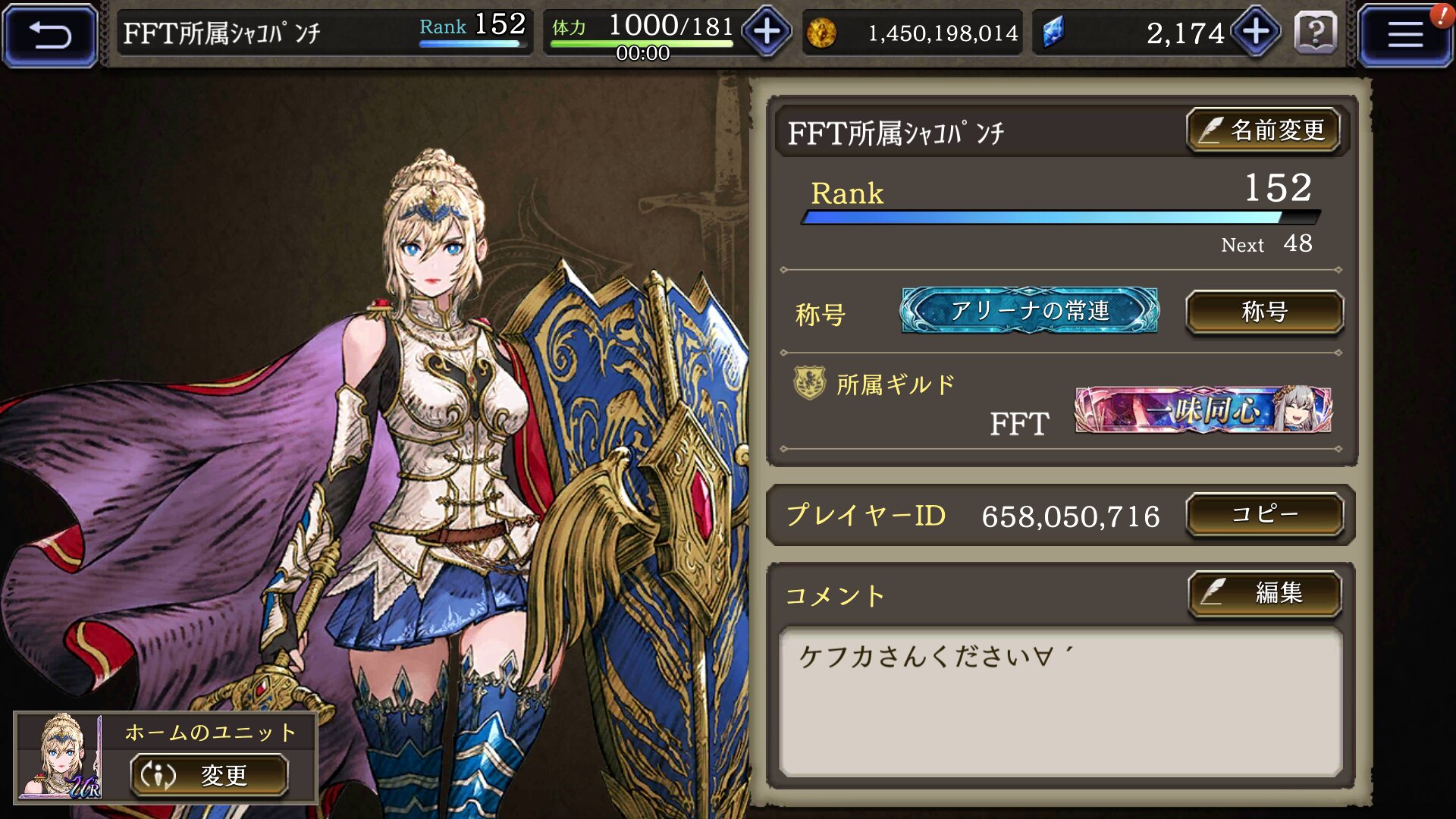Click the comment text box

pyautogui.click(x=1060, y=701)
